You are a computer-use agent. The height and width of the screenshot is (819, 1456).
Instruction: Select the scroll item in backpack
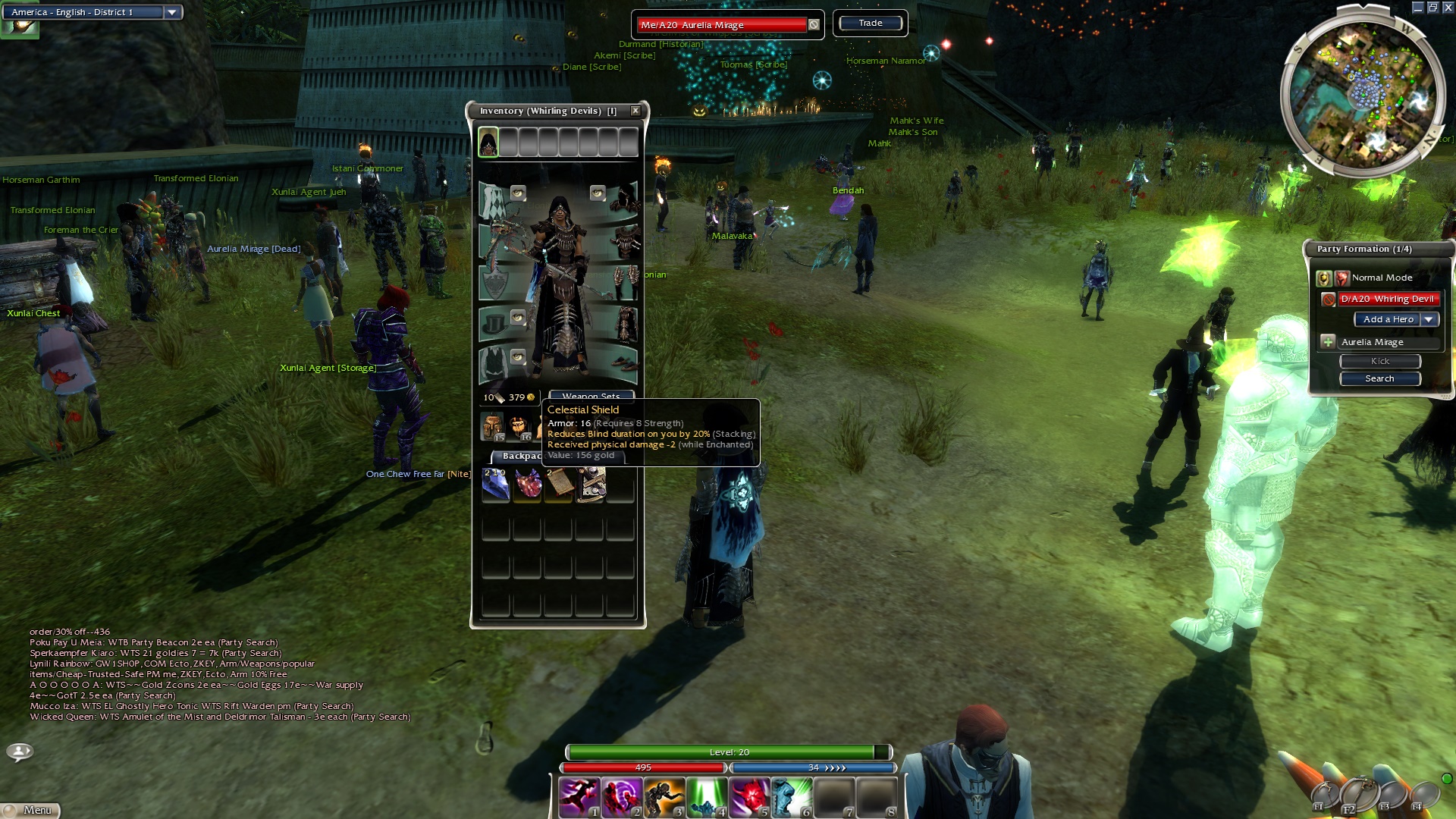click(x=559, y=485)
